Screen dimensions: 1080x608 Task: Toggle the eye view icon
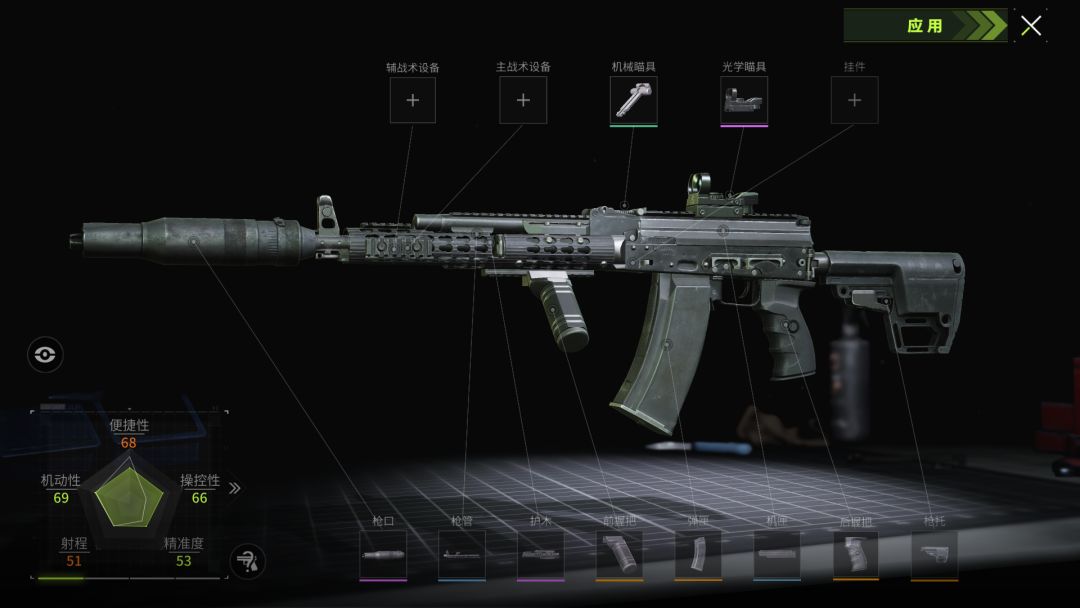point(45,354)
